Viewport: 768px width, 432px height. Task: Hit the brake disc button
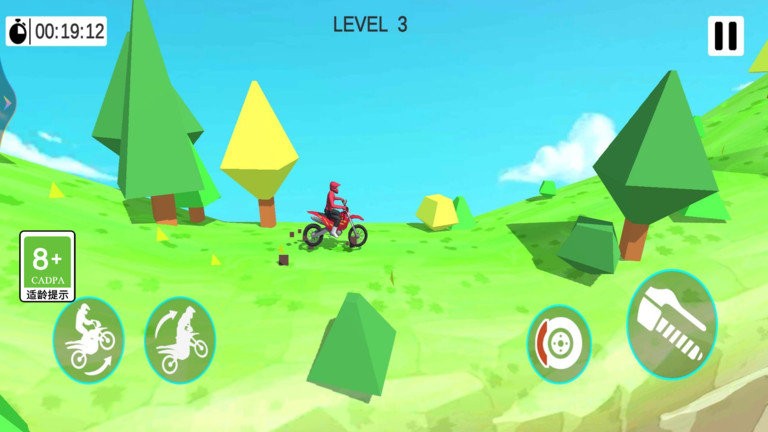[x=559, y=344]
